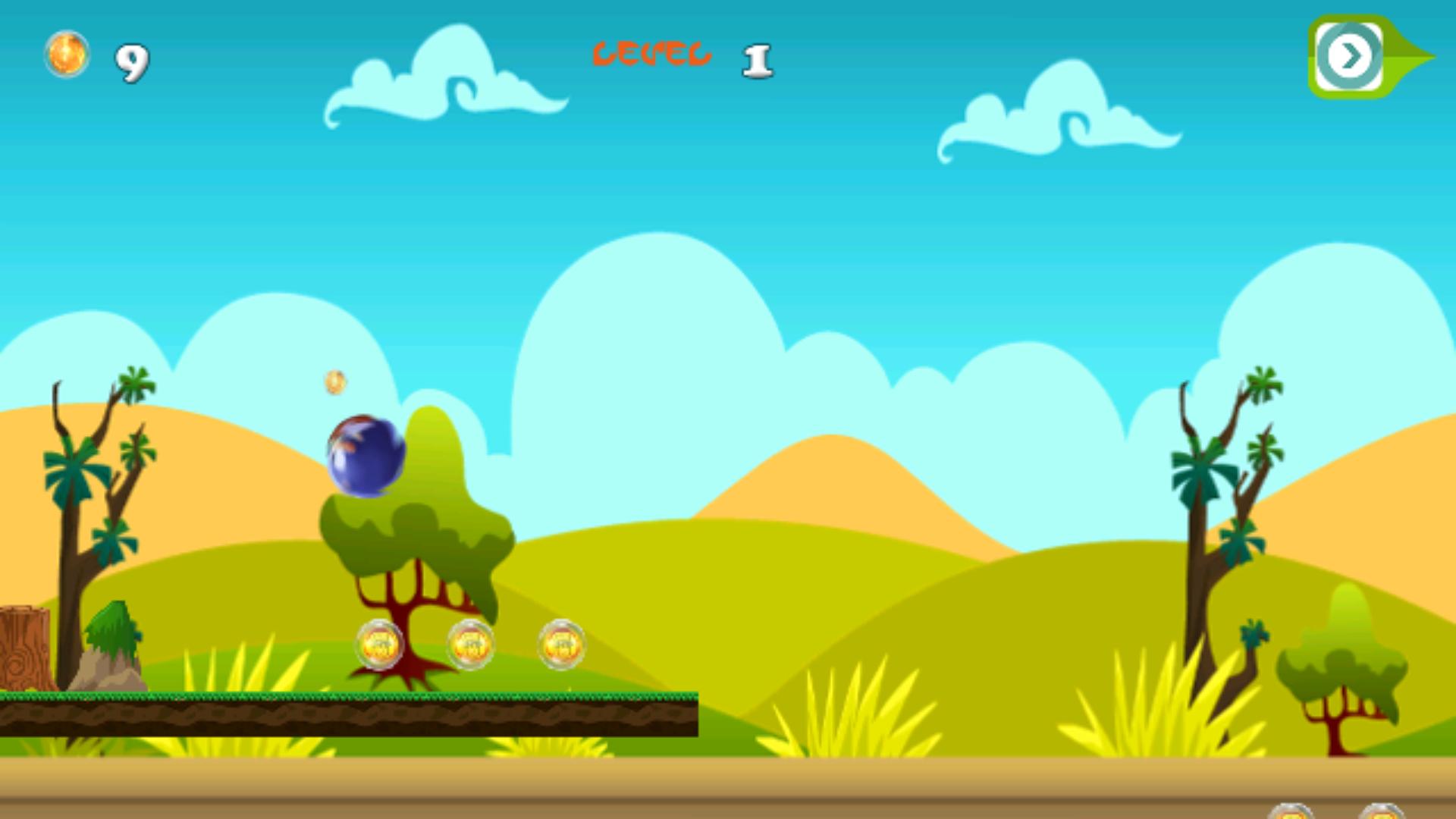Click the leftmost encapsulated coin on the platform
1456x819 pixels.
378,645
